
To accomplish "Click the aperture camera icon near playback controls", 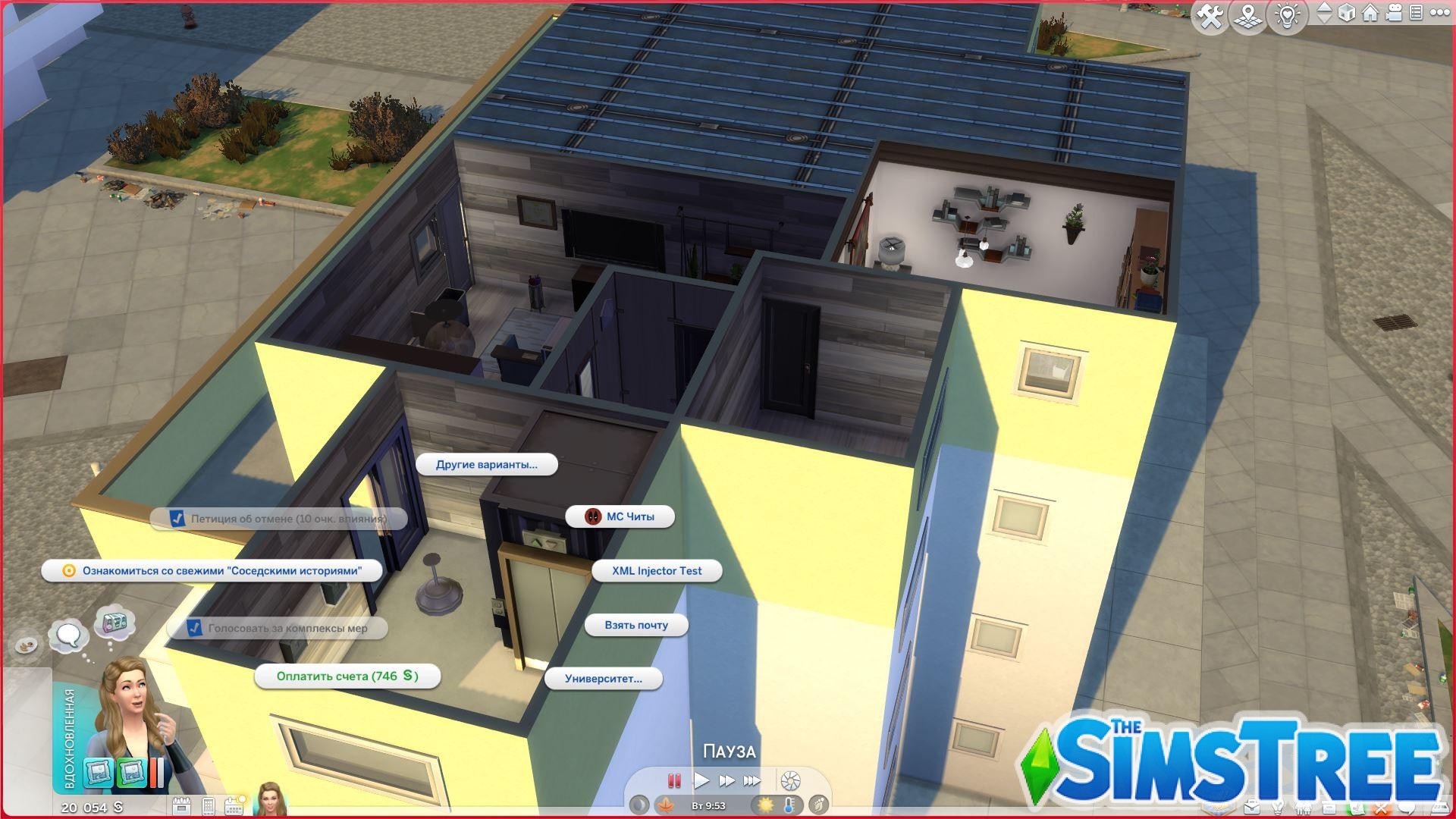I will (790, 780).
